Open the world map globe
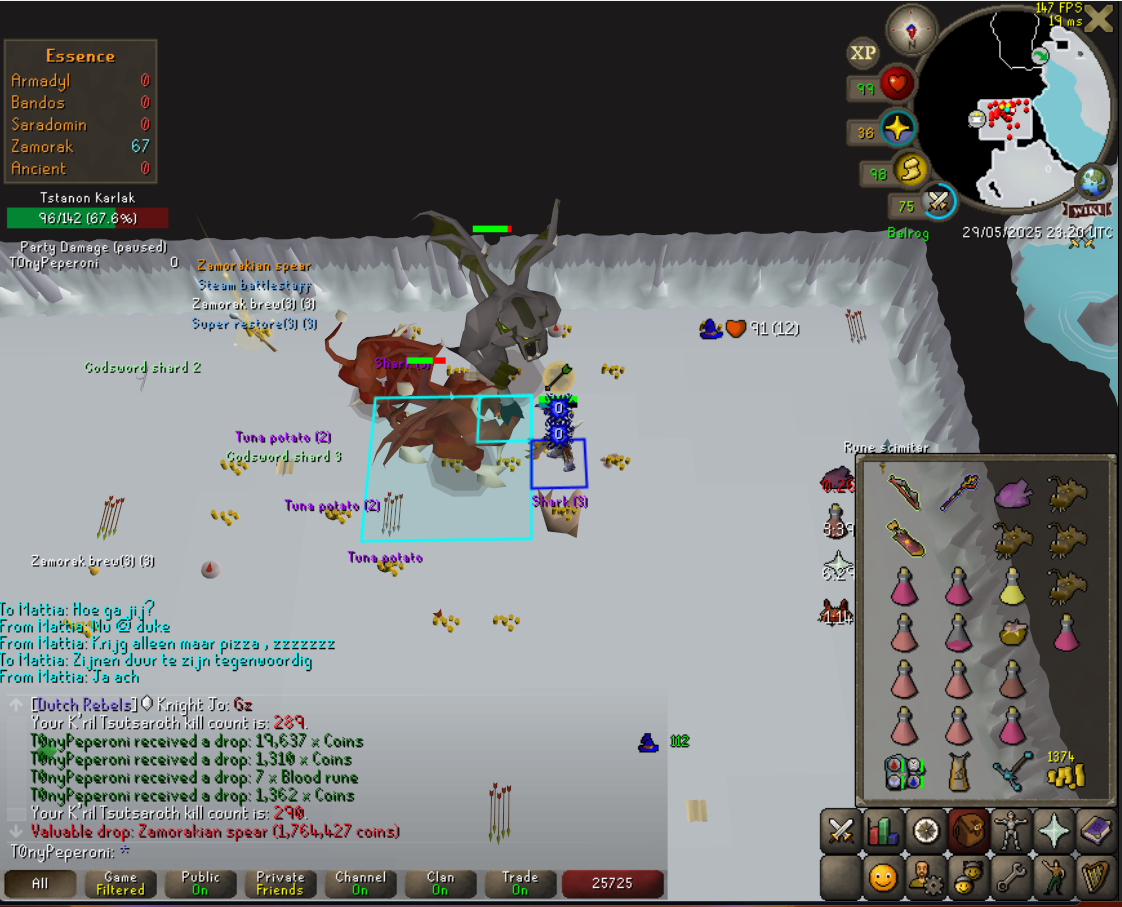Image resolution: width=1122 pixels, height=907 pixels. tap(1094, 183)
